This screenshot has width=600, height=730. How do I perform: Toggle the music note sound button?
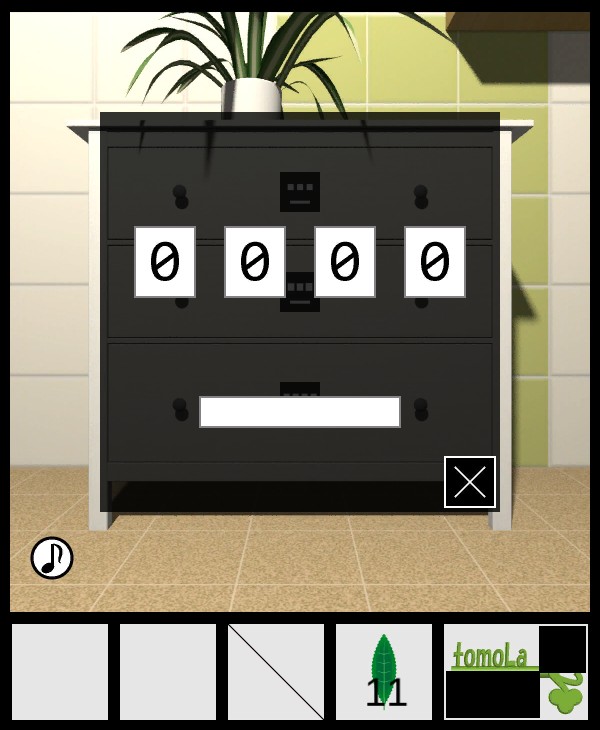[x=52, y=558]
